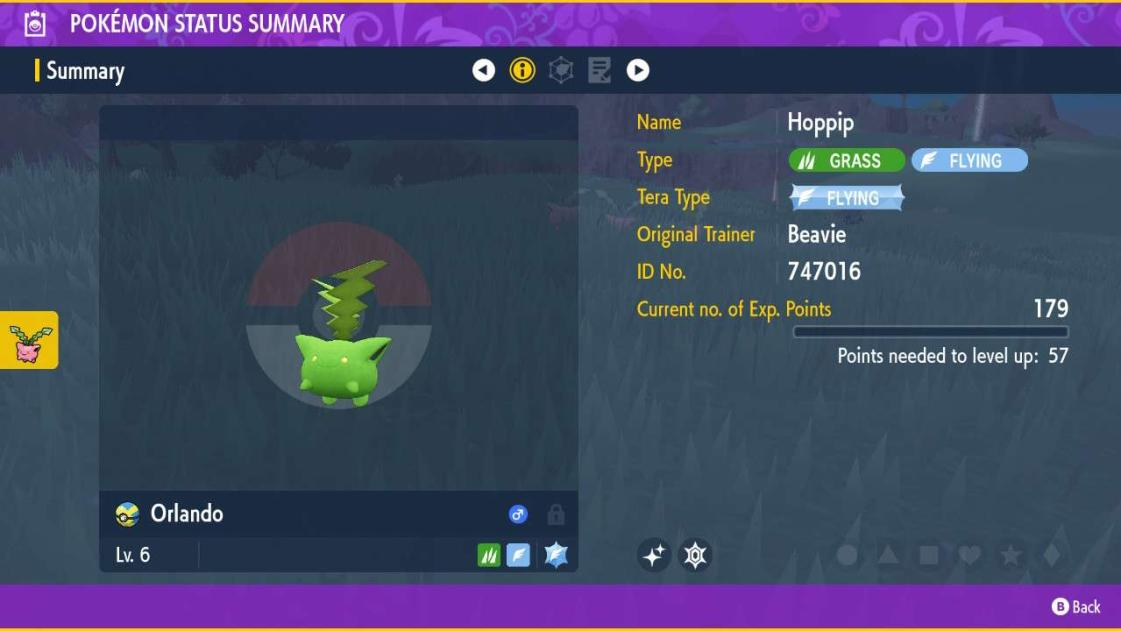This screenshot has width=1121, height=631.
Task: Go to the previous summary page arrow
Action: click(484, 70)
